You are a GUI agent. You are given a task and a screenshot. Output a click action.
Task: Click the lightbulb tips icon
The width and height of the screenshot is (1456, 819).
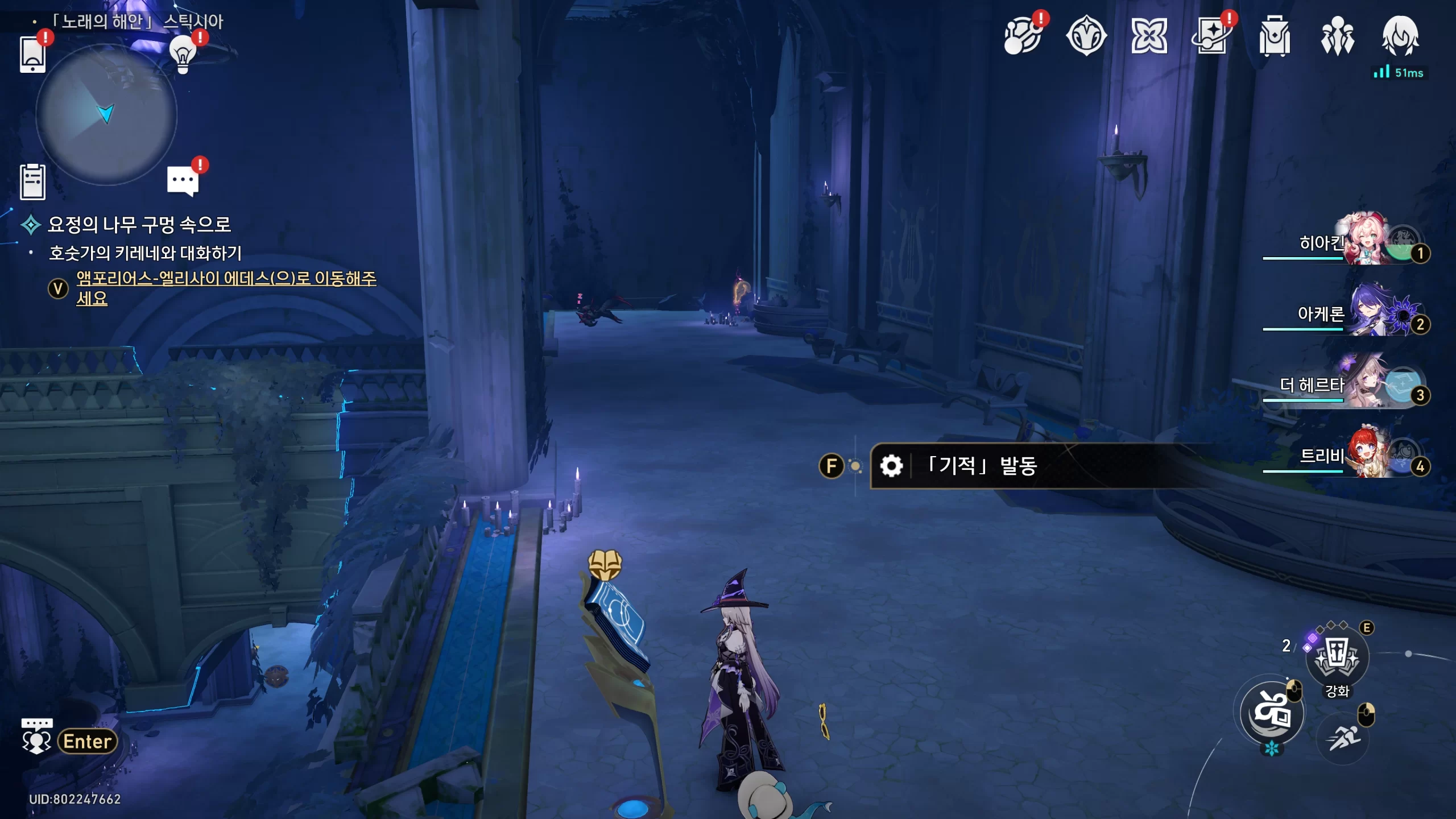tap(183, 55)
